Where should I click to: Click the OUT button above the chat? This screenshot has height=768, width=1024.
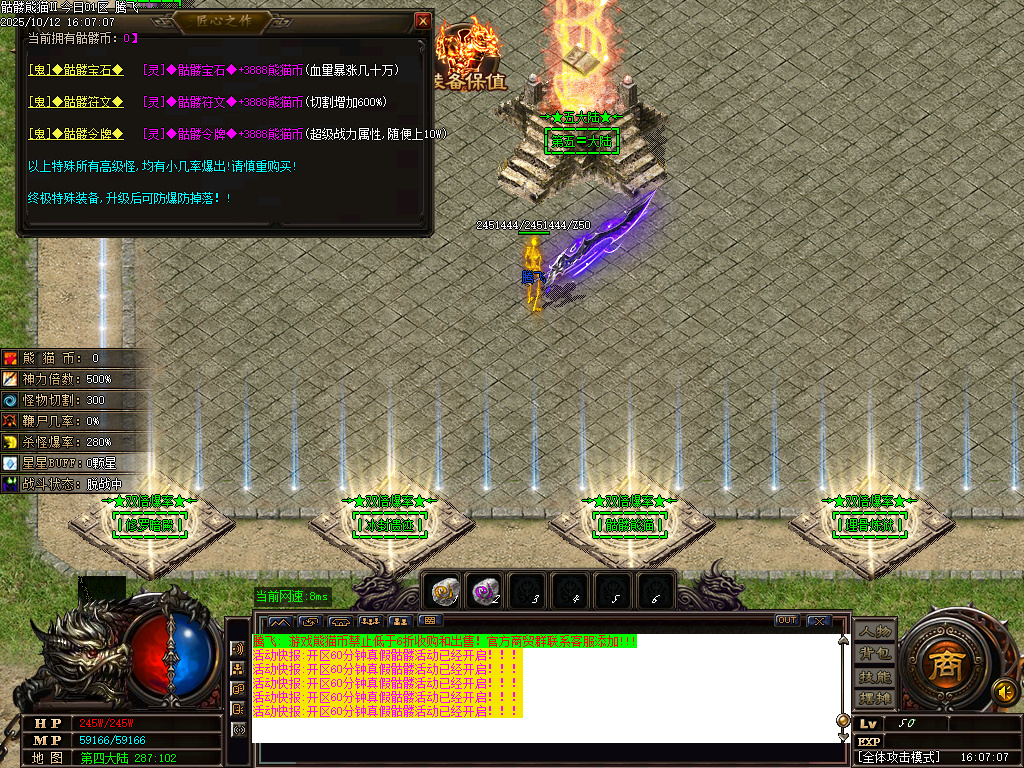tap(787, 621)
